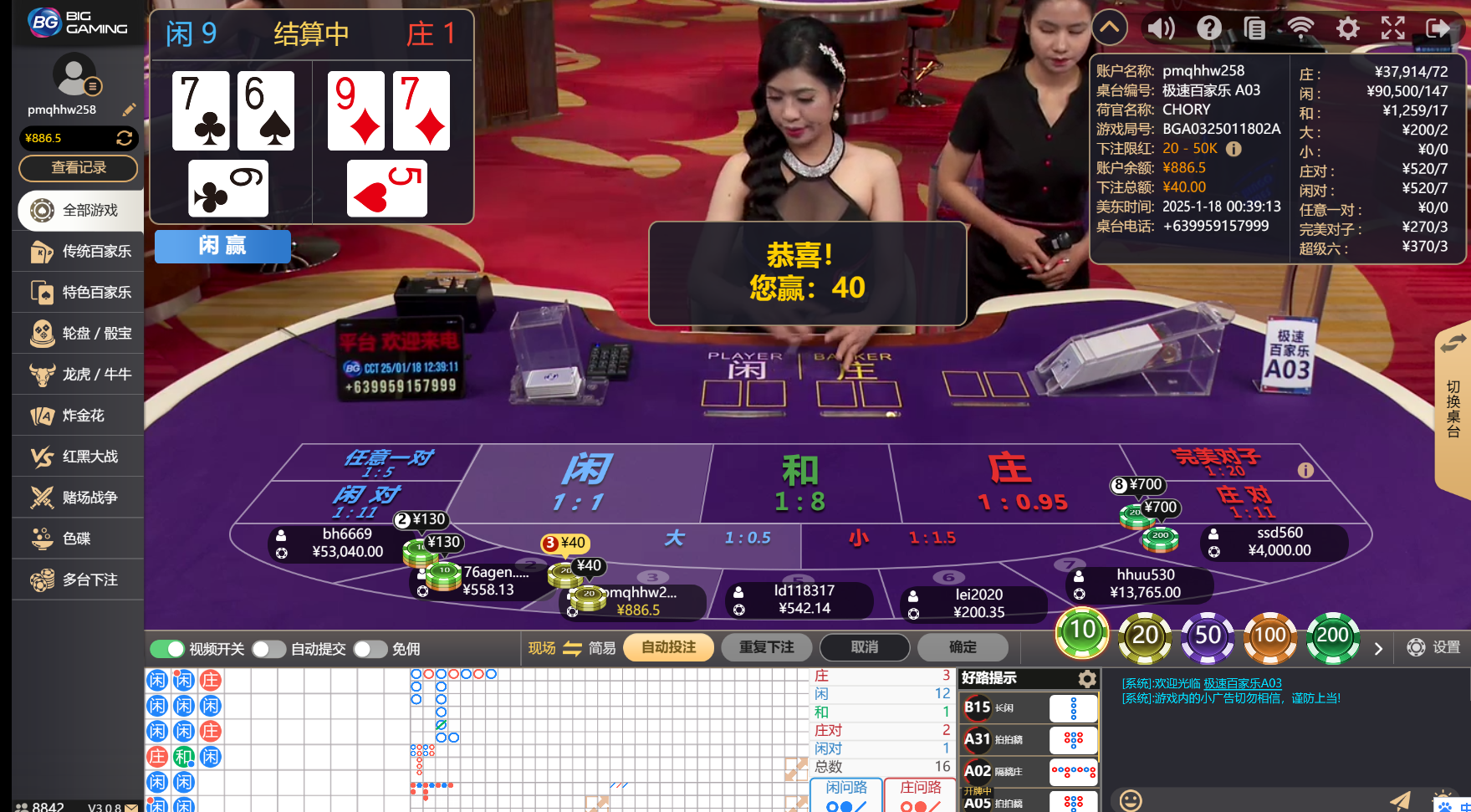
Task: Toggle the 视频开关 video switch
Action: point(168,648)
